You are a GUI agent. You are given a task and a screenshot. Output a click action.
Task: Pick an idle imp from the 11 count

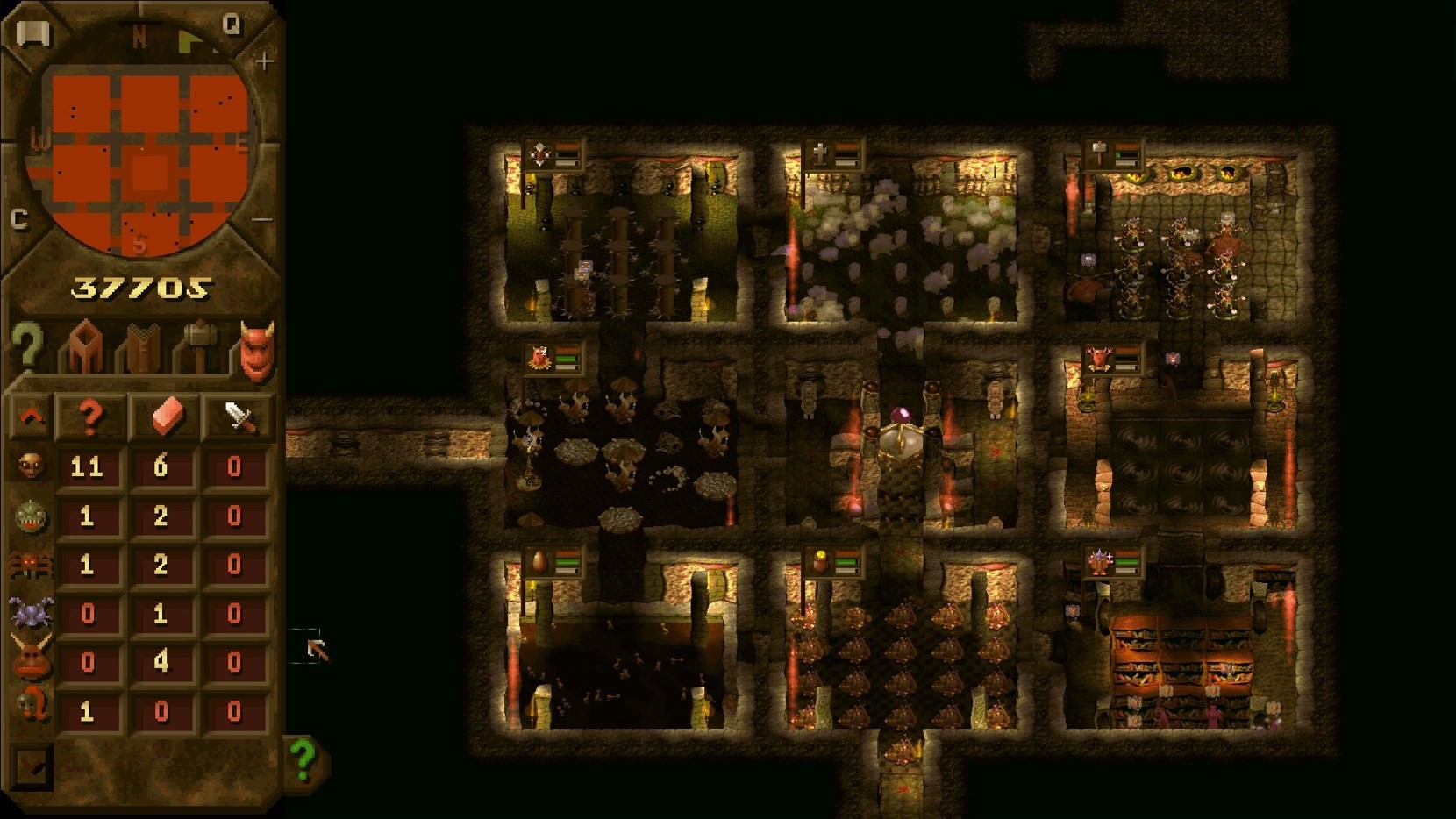pos(87,466)
